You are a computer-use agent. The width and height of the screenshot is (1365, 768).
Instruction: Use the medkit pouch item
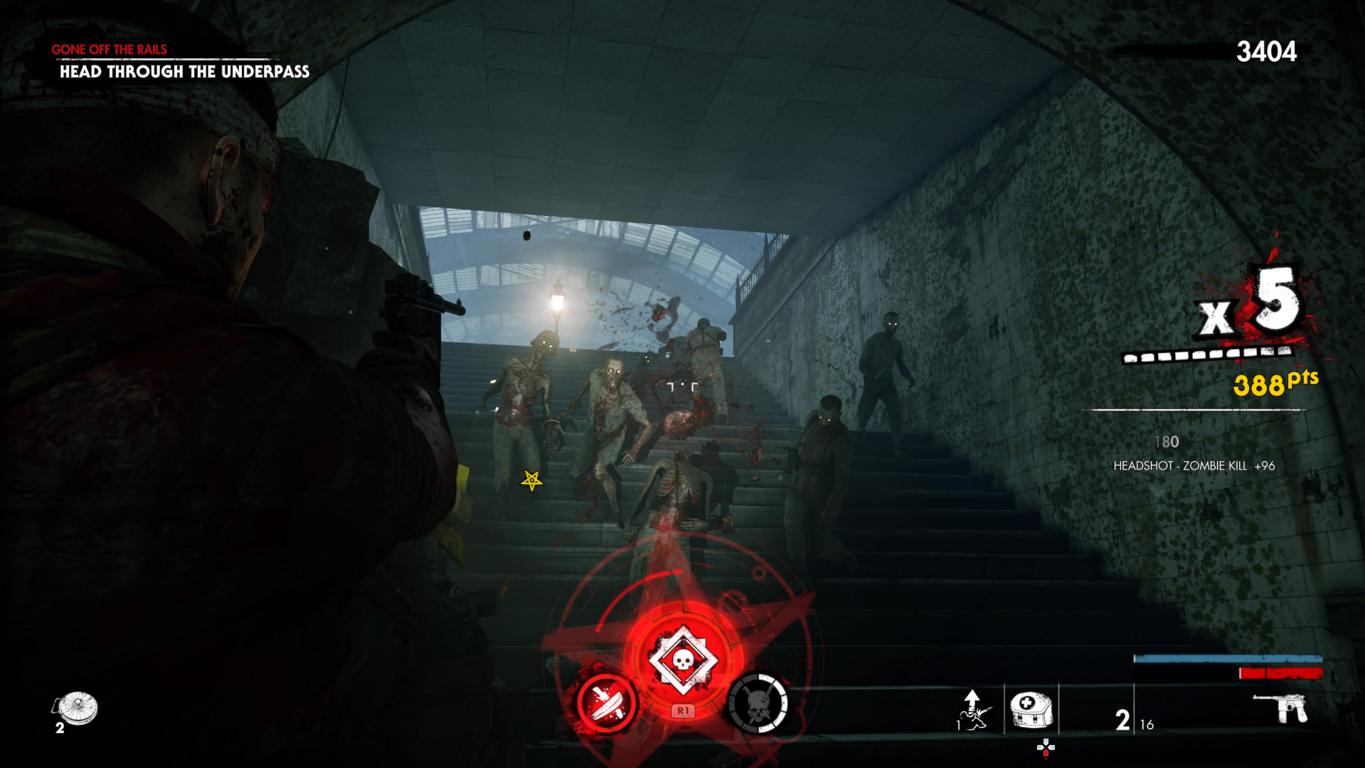[1029, 709]
